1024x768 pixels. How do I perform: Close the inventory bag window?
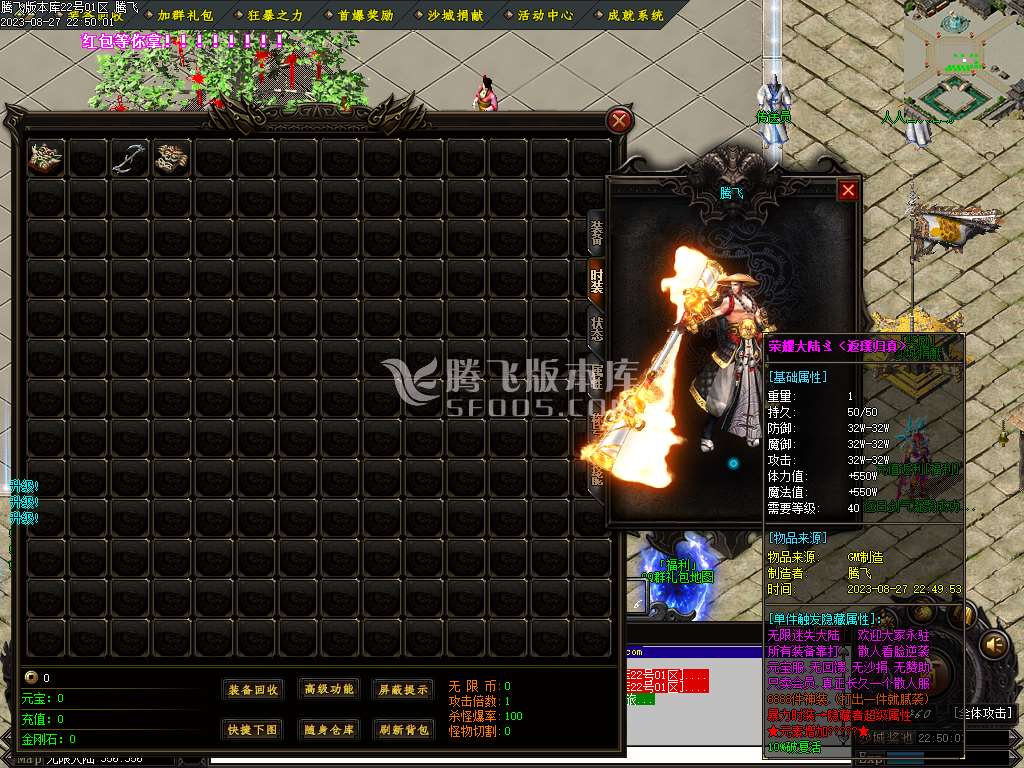pyautogui.click(x=620, y=121)
